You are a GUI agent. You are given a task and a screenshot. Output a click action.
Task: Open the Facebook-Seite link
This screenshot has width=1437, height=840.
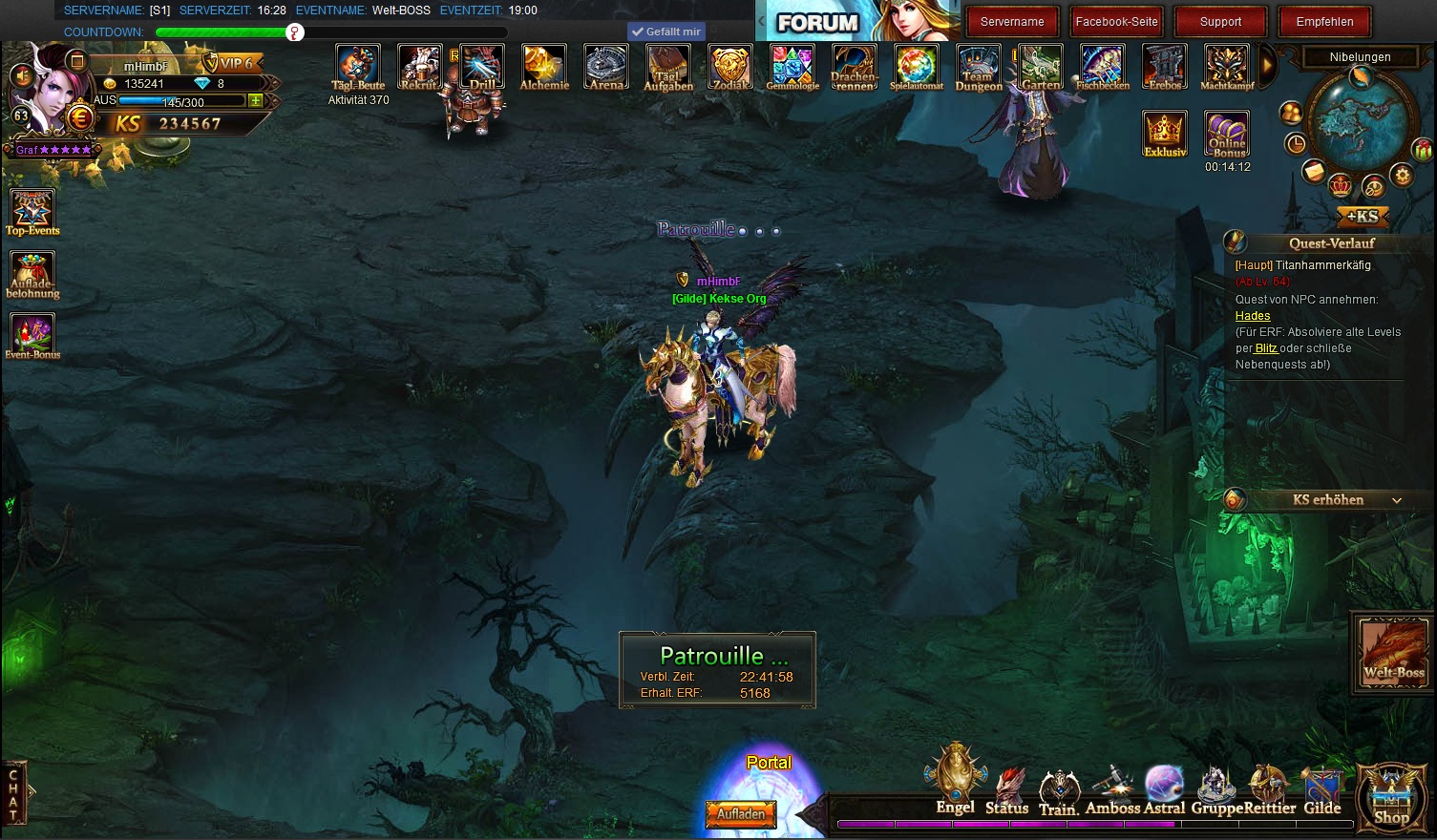tap(1116, 21)
